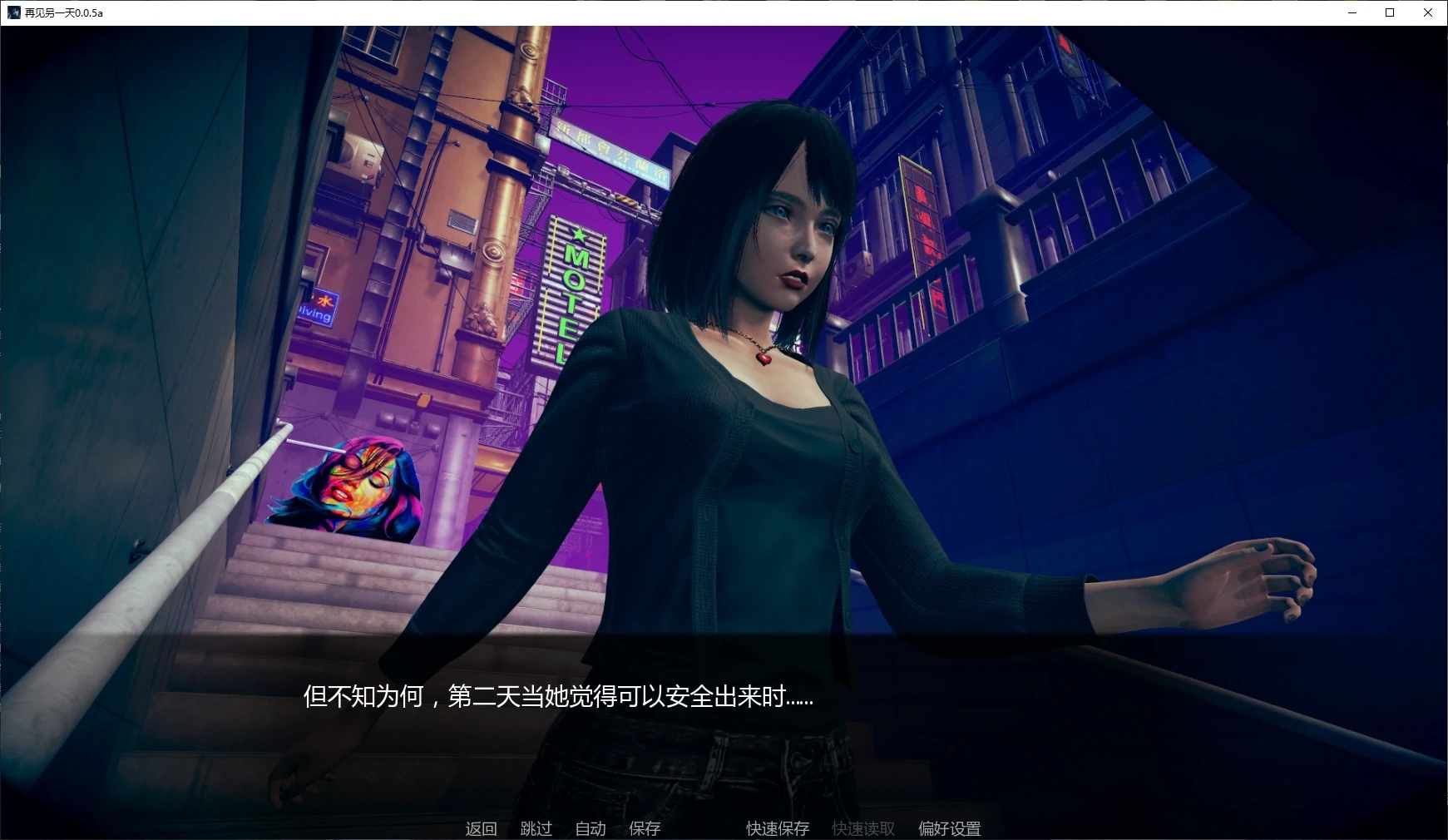
Task: Open 偏好设置 preferences menu
Action: (949, 828)
